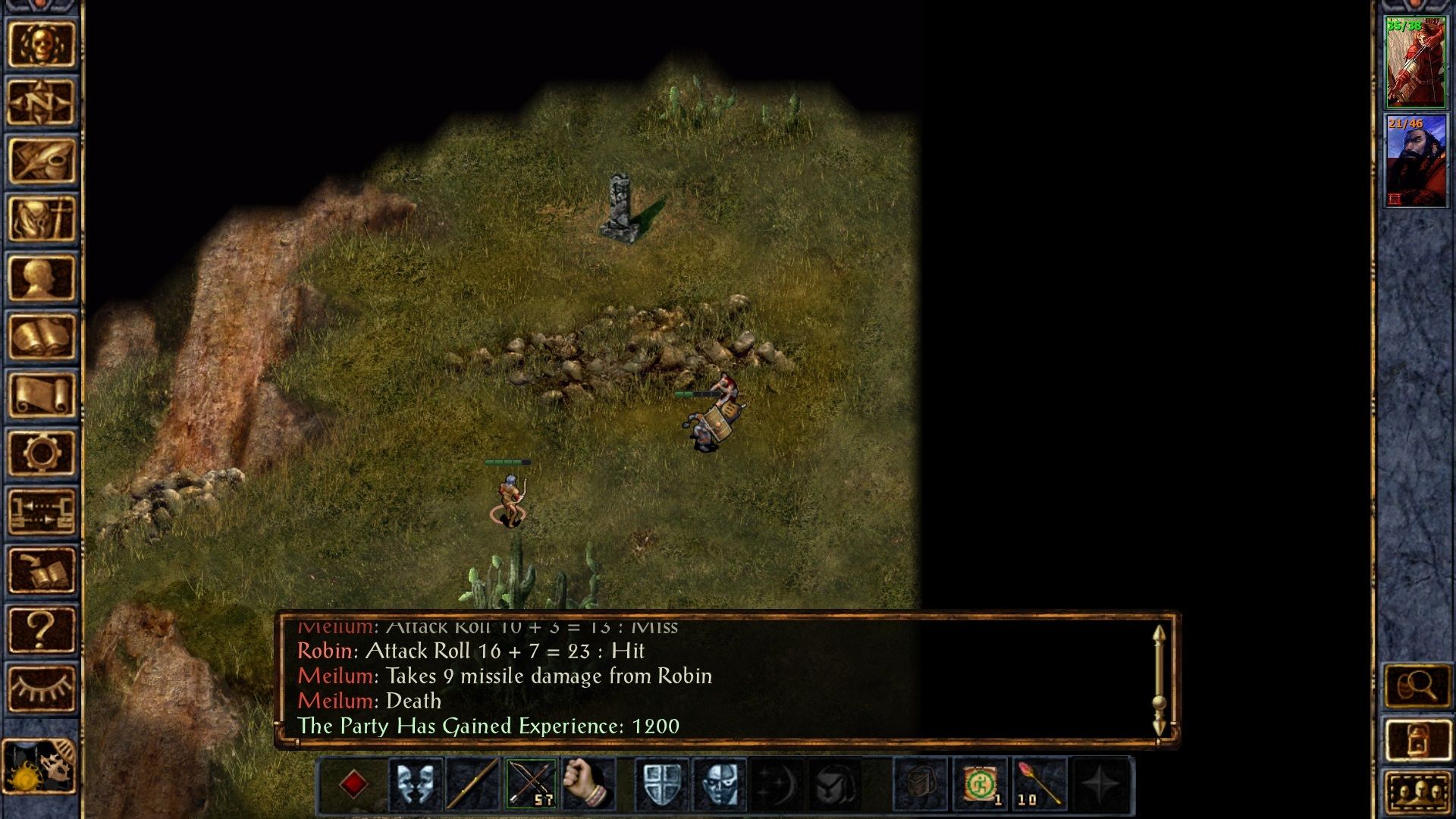The height and width of the screenshot is (819, 1456).
Task: Open the priest scroll button
Action: 42,395
